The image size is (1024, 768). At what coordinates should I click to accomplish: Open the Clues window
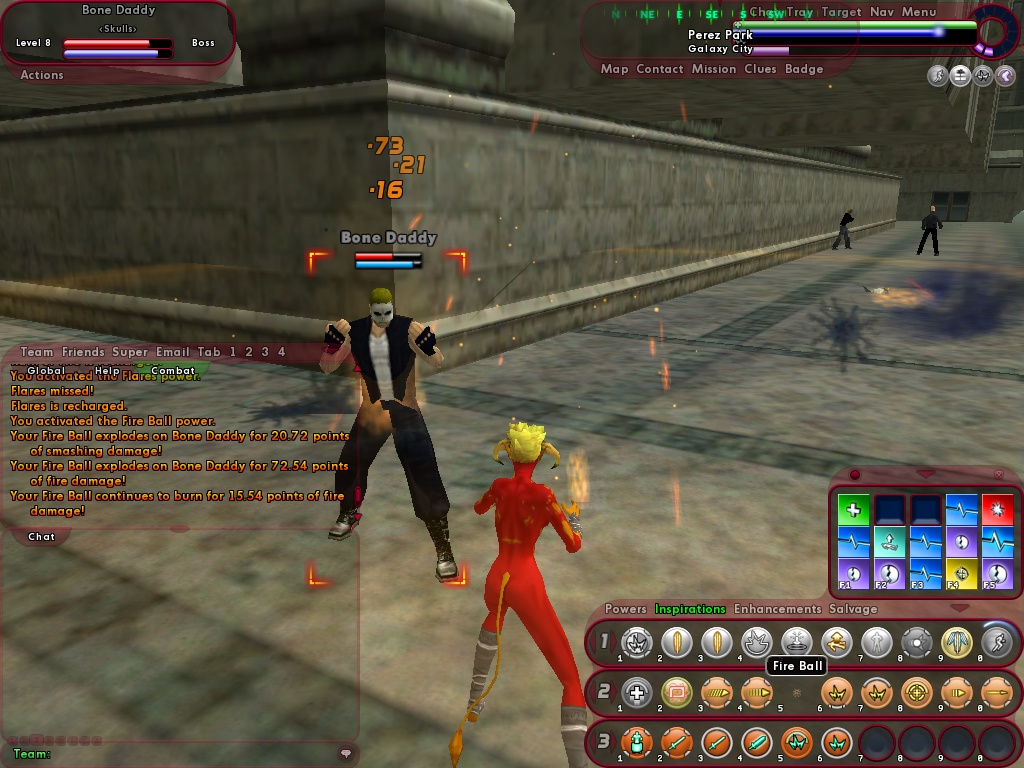[760, 69]
